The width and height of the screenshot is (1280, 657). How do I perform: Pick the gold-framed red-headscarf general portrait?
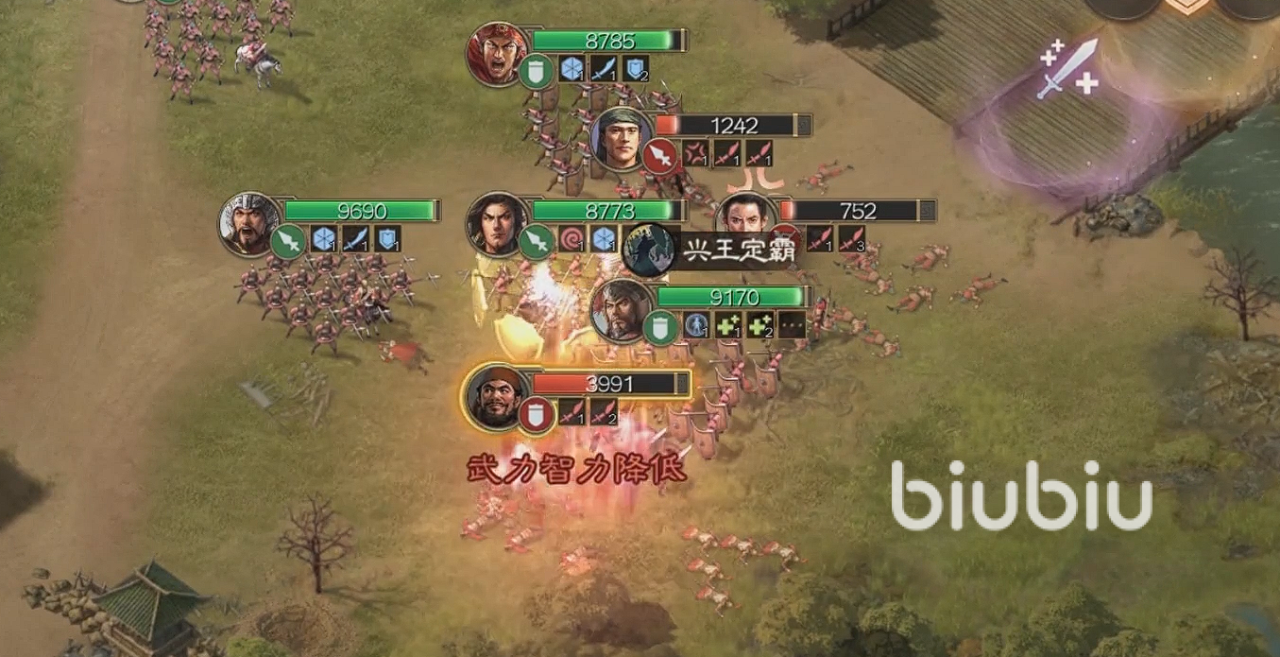pos(496,396)
